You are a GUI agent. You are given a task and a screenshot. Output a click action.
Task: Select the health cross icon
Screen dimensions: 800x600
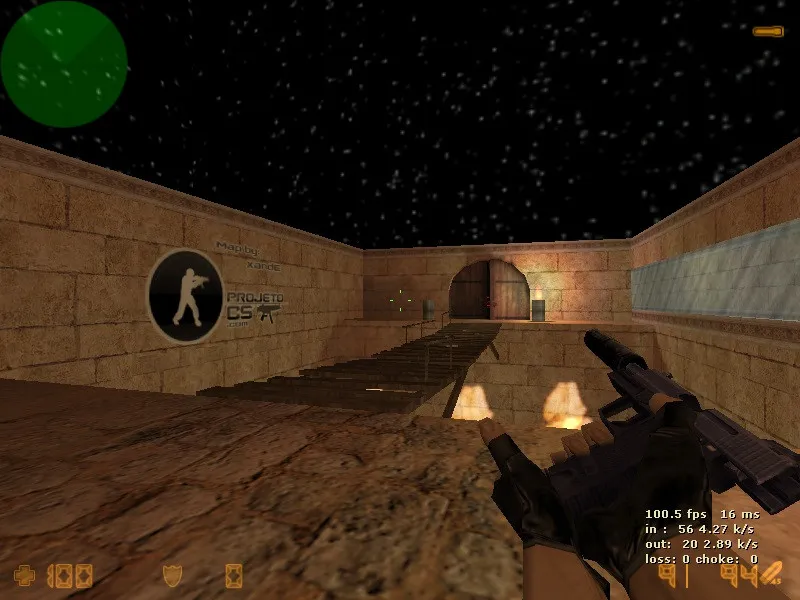(23, 575)
